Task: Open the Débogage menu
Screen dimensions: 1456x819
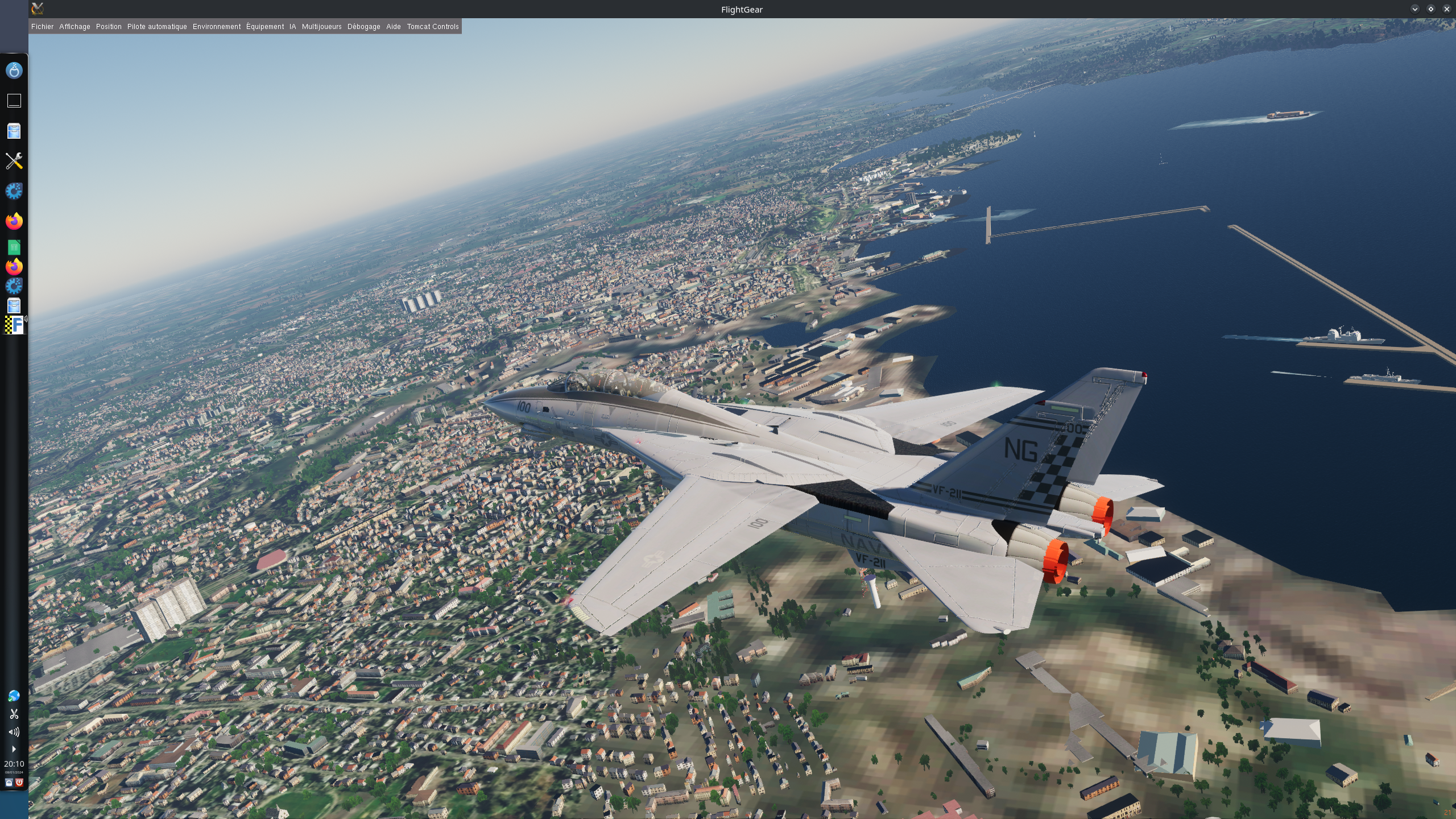Action: [x=363, y=27]
